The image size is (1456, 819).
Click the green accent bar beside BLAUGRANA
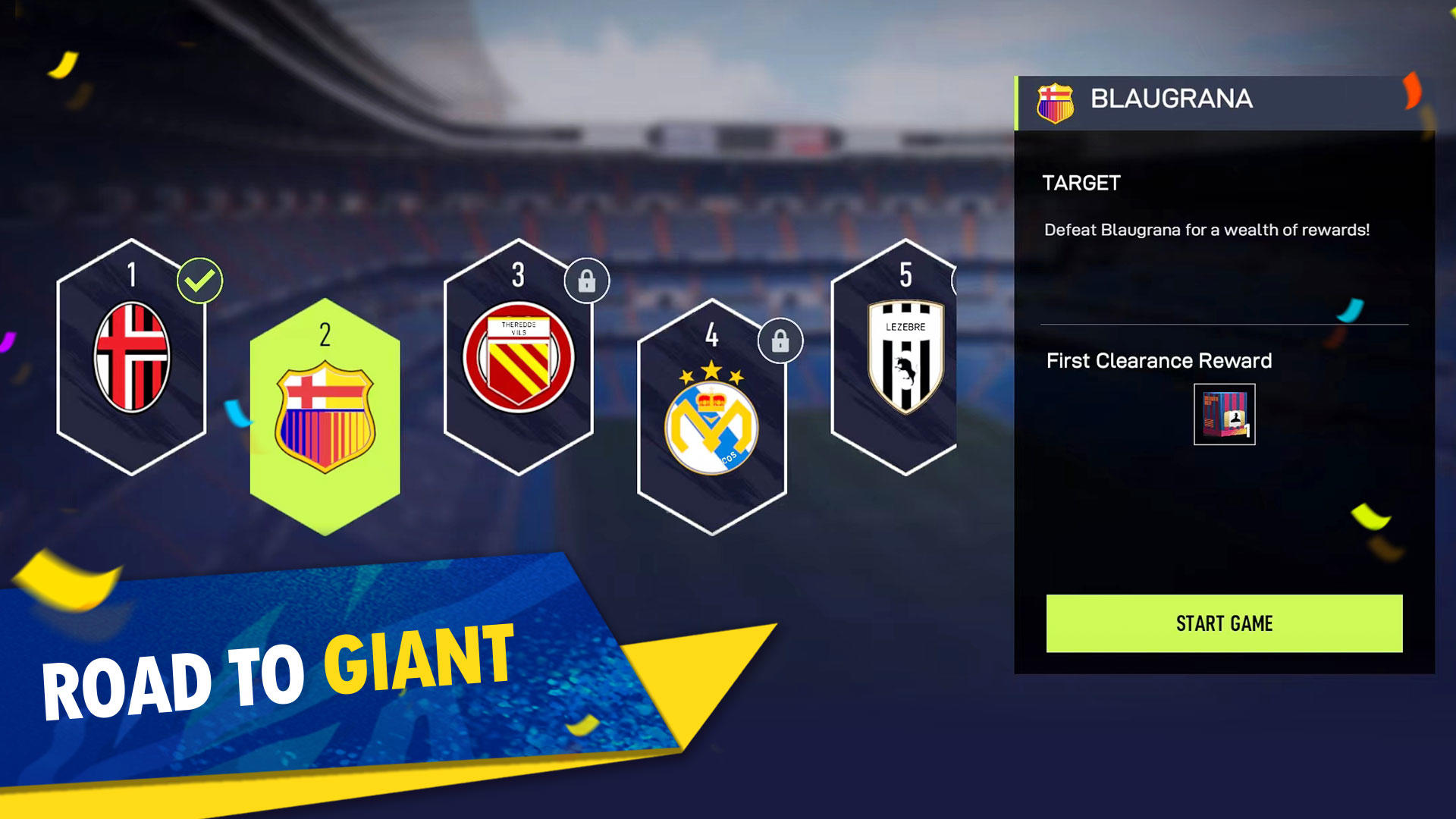[x=1018, y=99]
